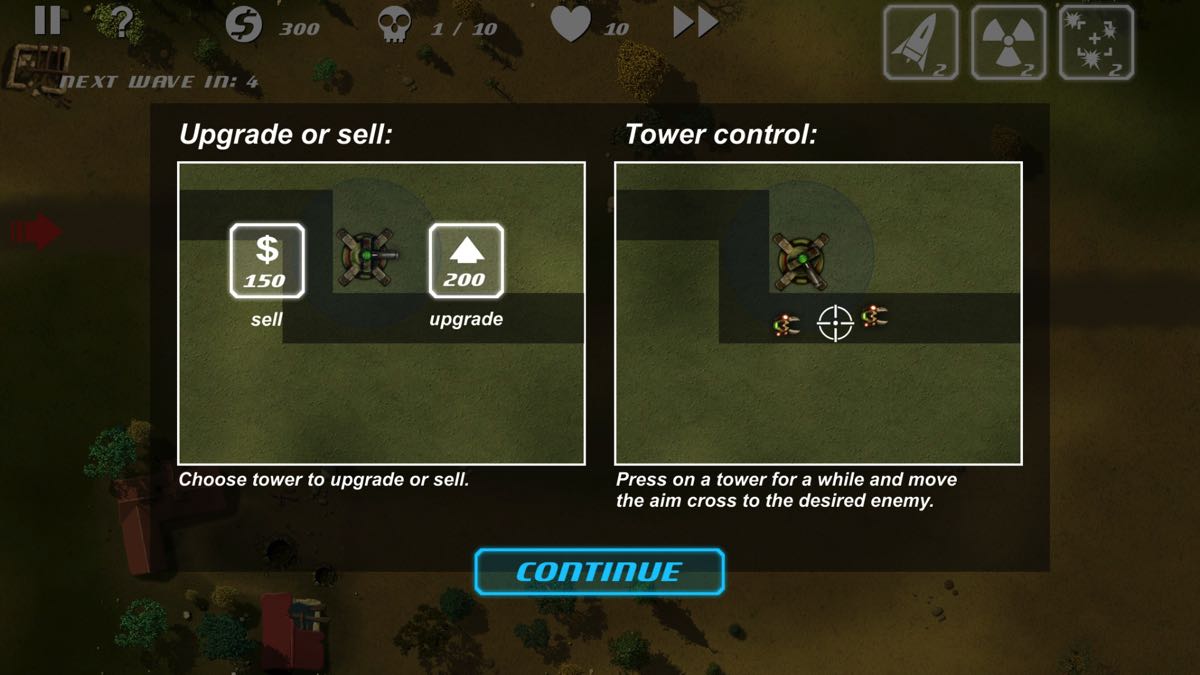Pause the game
This screenshot has height=675, width=1200.
click(47, 21)
